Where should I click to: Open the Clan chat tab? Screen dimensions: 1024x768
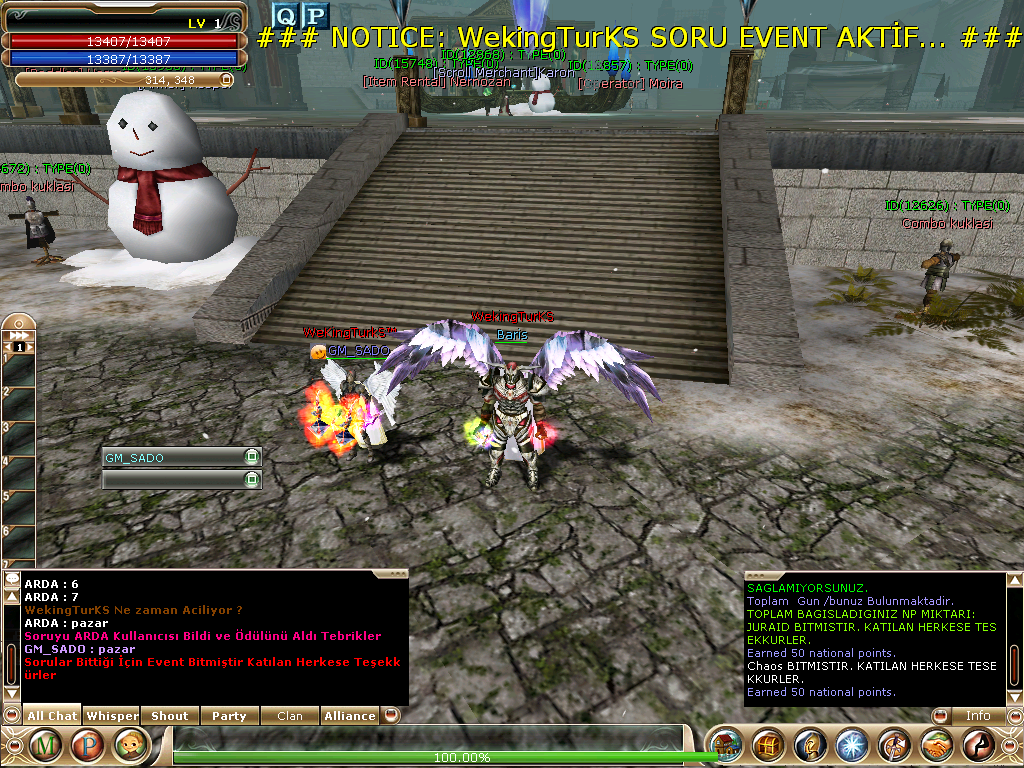(290, 716)
